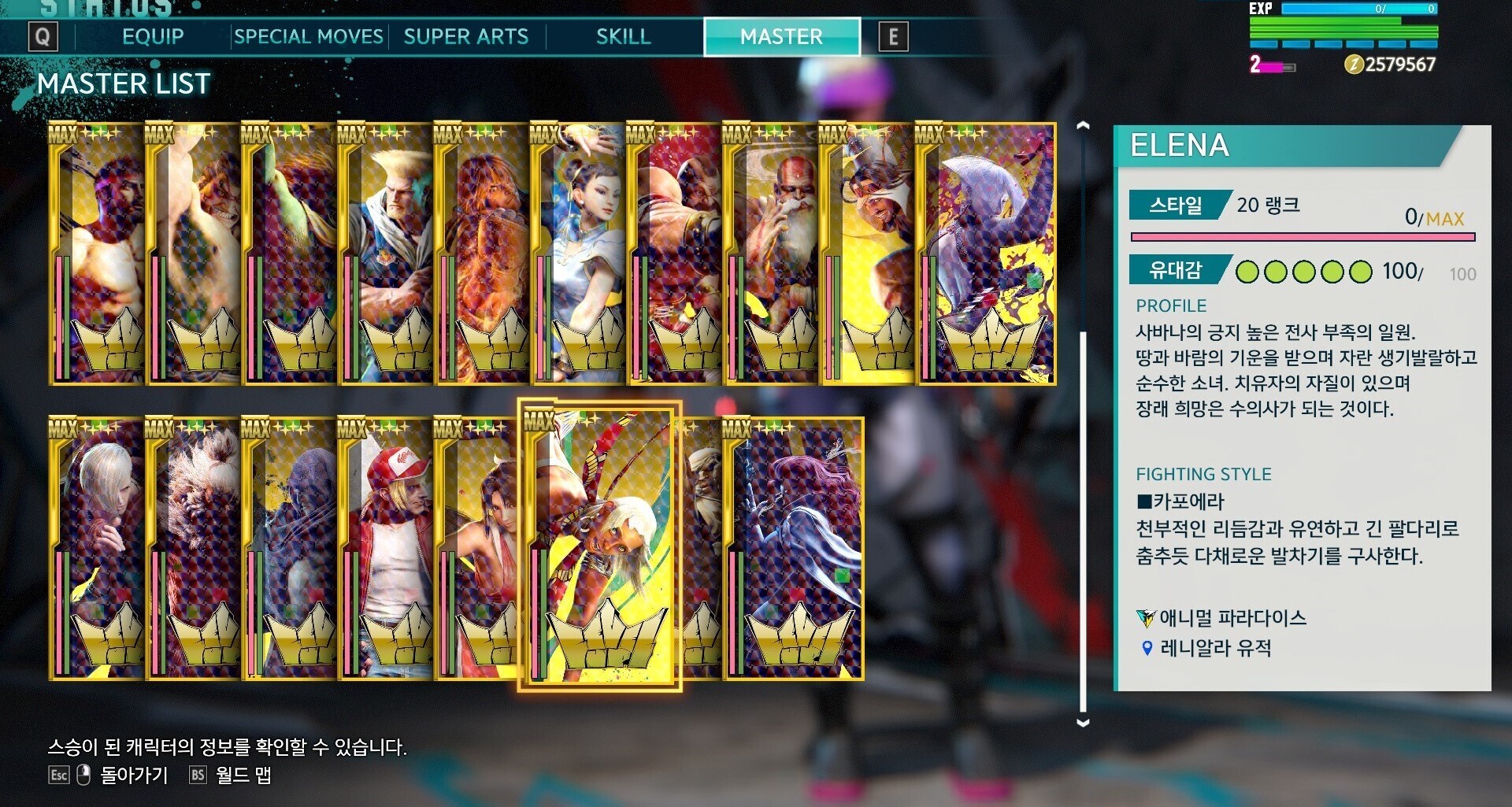Viewport: 1512px width, 807px height.
Task: Choose Rashid's master card
Action: (866, 254)
